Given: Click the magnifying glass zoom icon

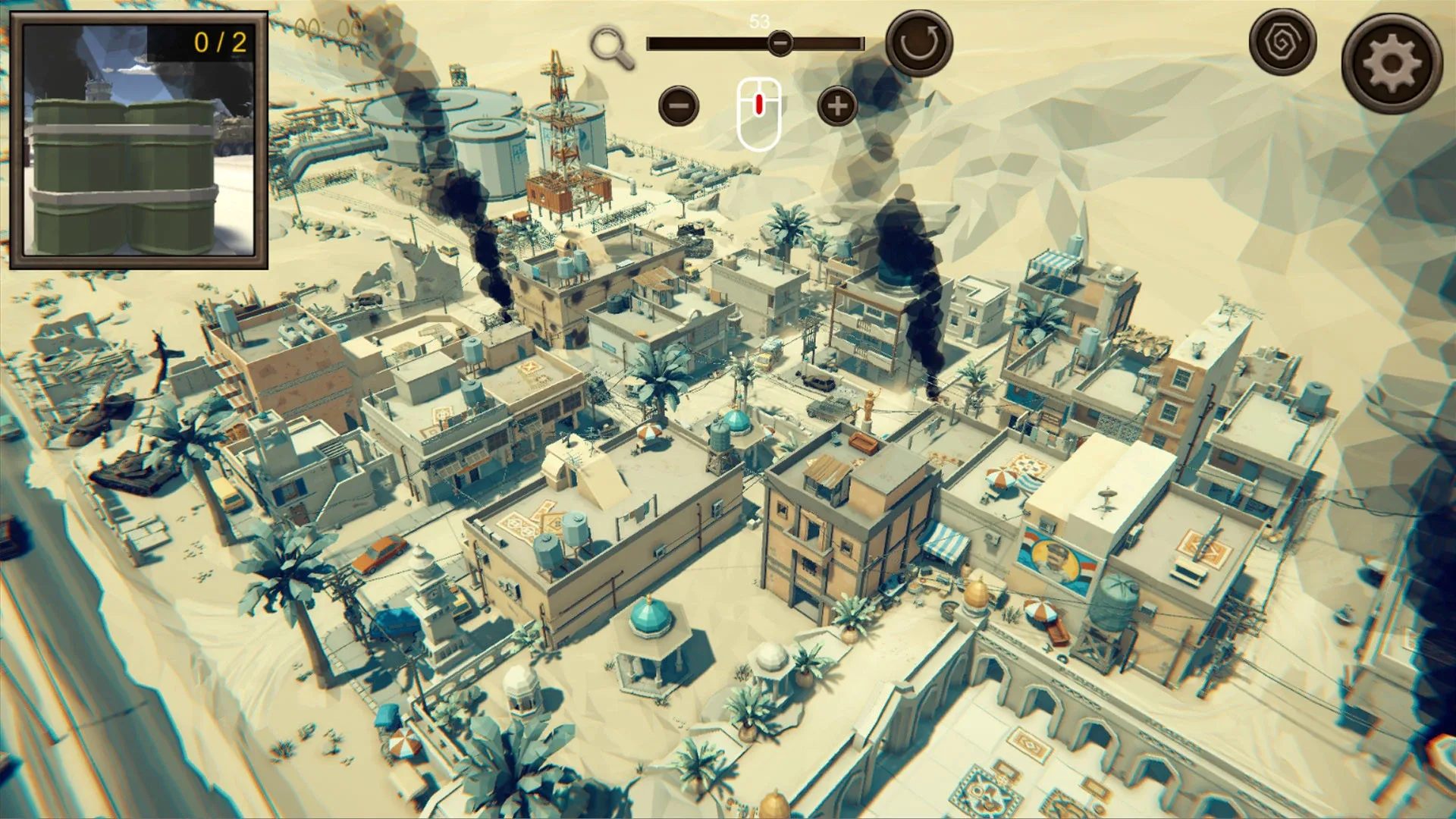Looking at the screenshot, I should tap(612, 48).
